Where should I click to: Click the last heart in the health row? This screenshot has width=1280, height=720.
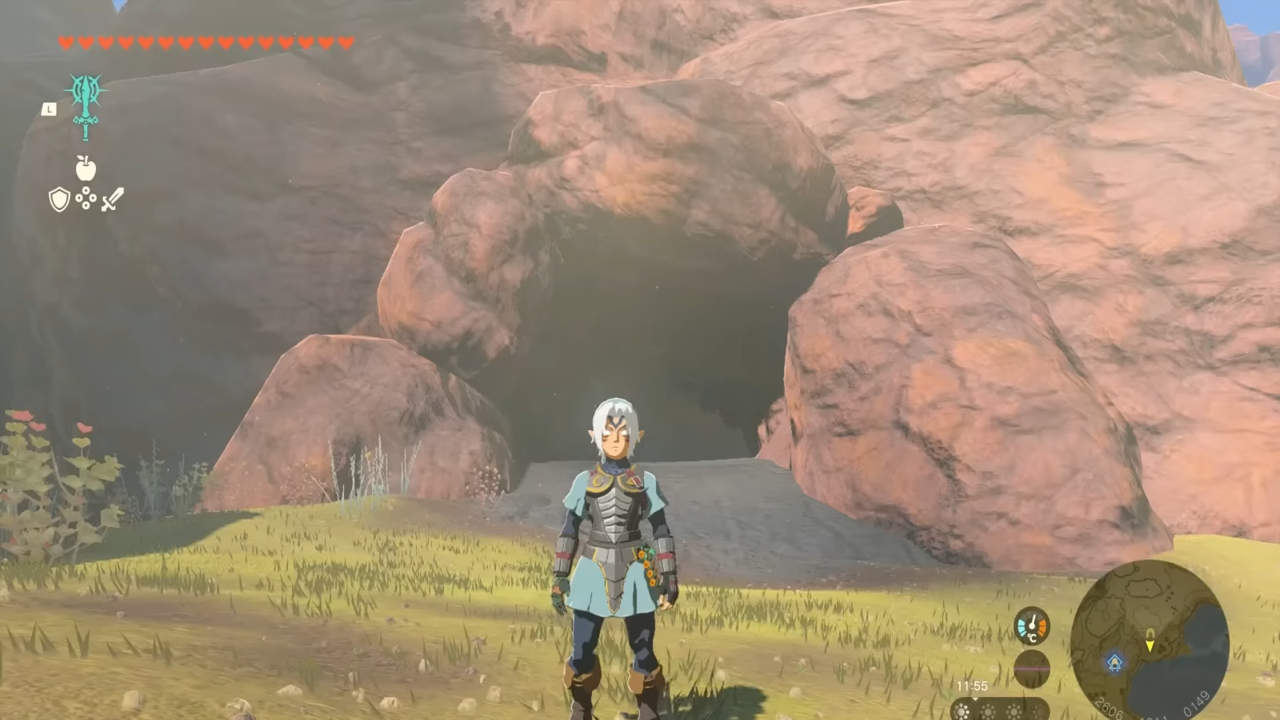pyautogui.click(x=347, y=43)
